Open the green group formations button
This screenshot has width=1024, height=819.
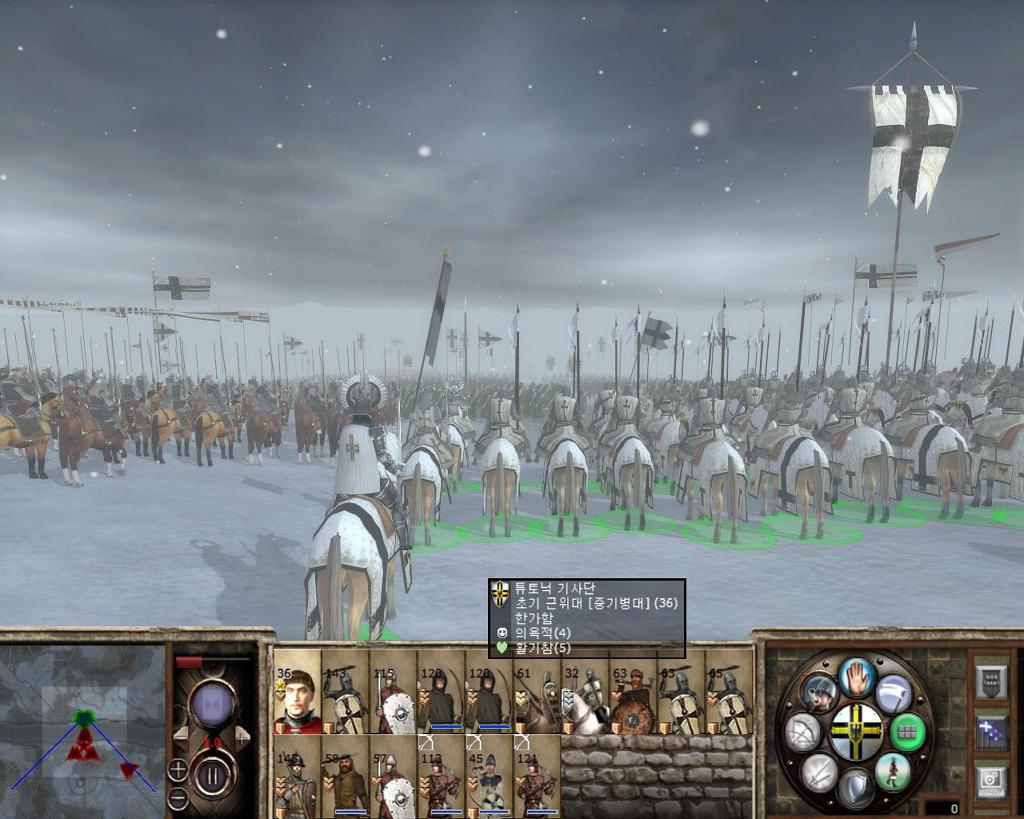(x=907, y=732)
